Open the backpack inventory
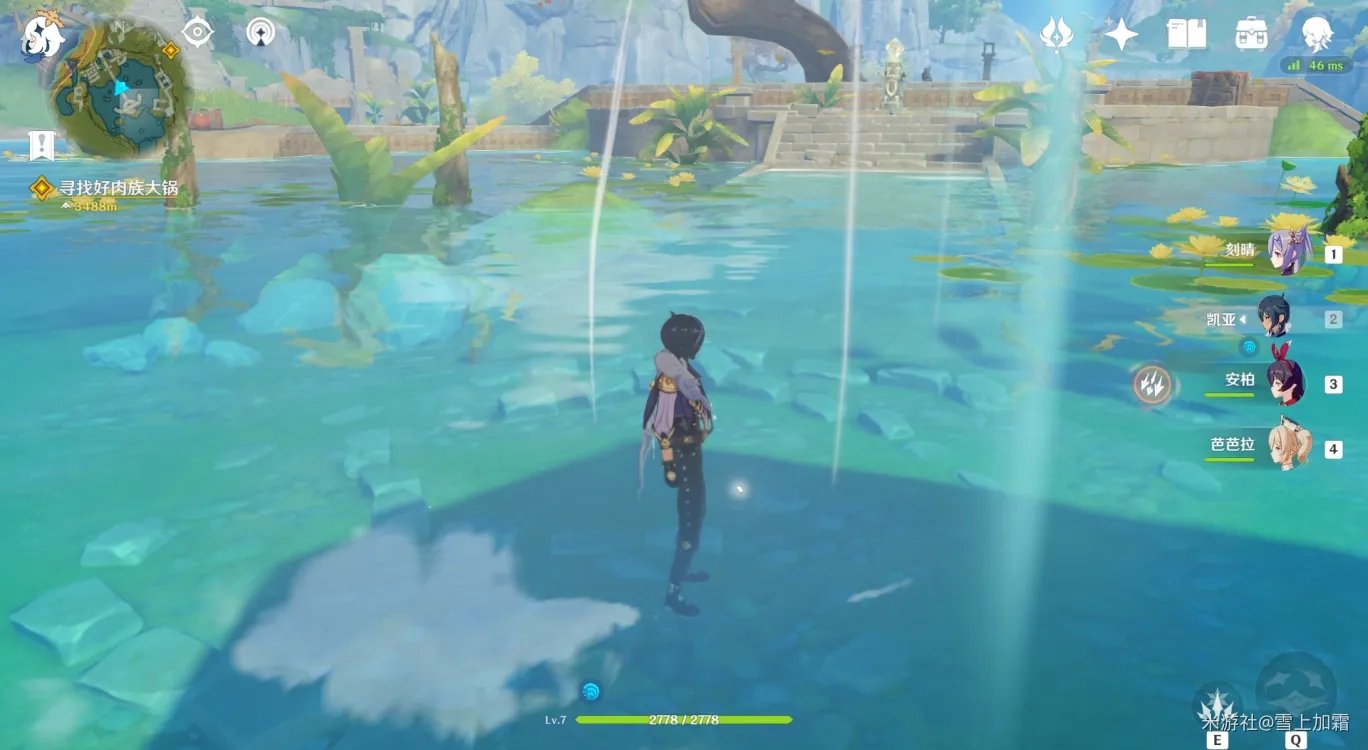Screen dimensions: 1368x750 (1251, 34)
